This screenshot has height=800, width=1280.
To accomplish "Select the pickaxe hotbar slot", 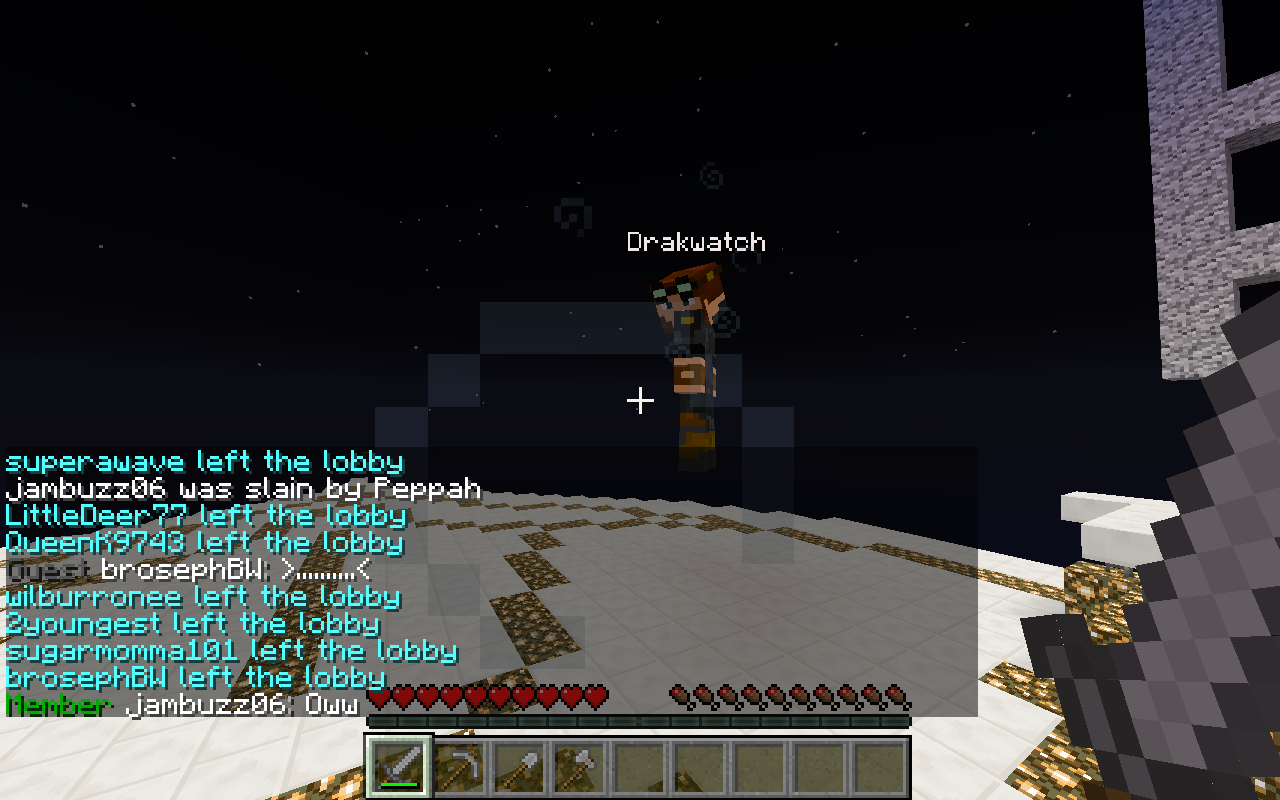I will [x=459, y=767].
